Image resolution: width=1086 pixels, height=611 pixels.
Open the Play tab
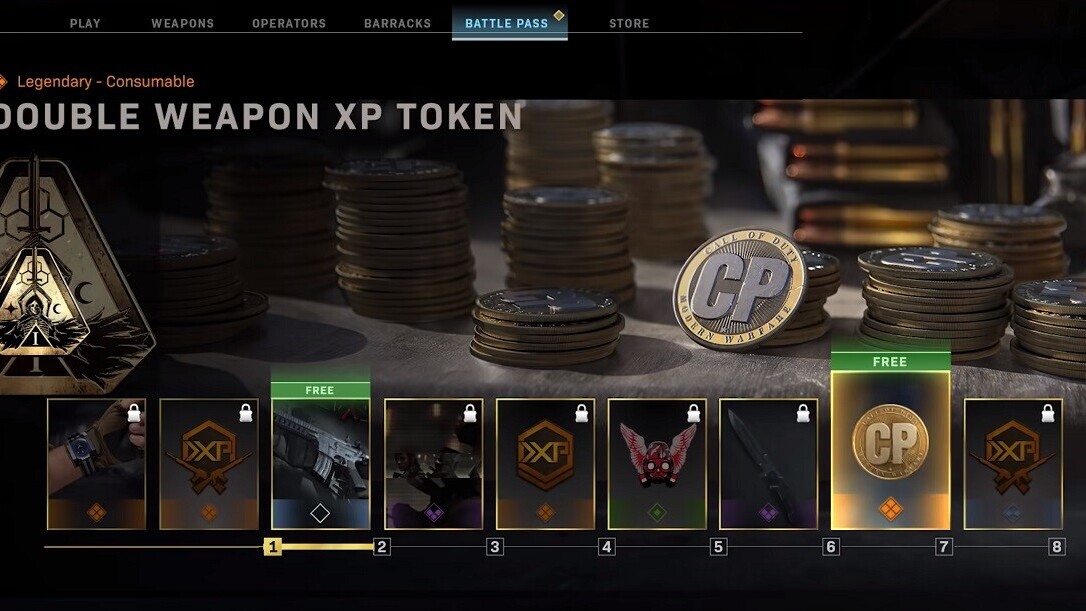pos(85,23)
